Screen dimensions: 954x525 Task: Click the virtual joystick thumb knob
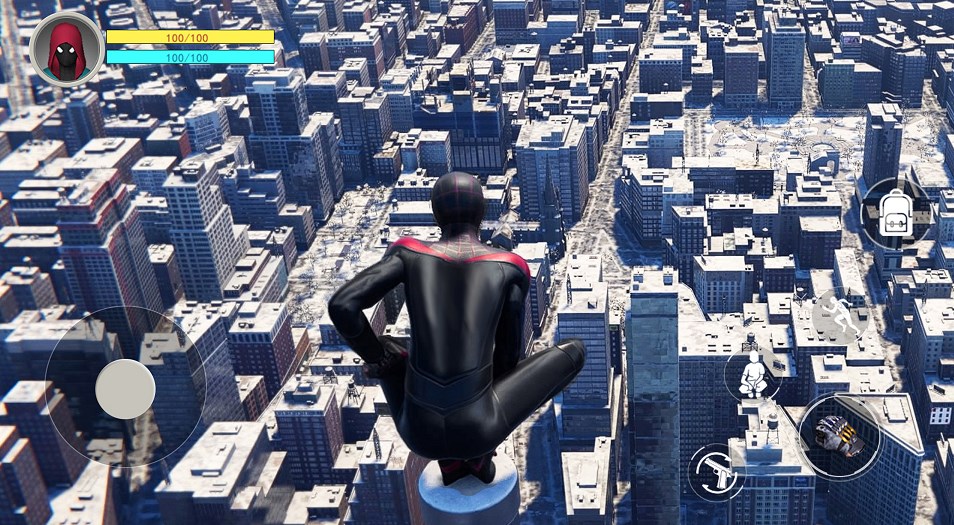pos(125,389)
